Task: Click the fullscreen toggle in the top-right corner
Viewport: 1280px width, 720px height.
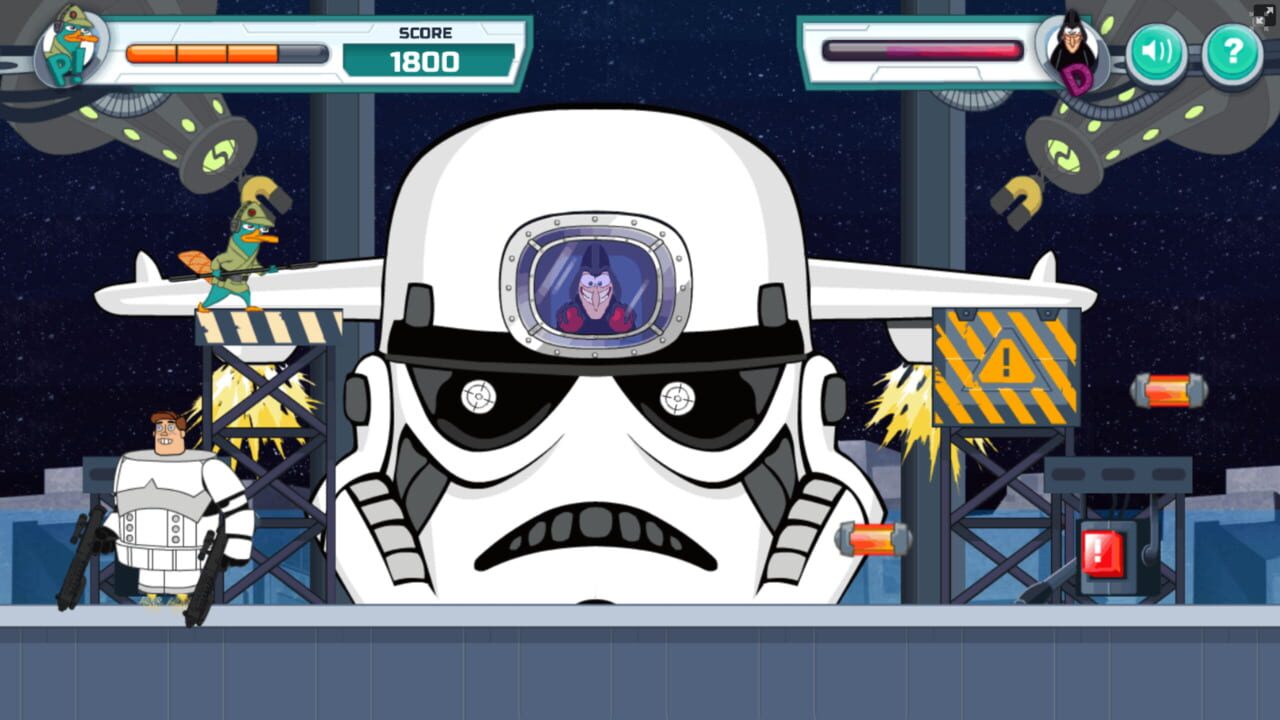Action: [1262, 13]
